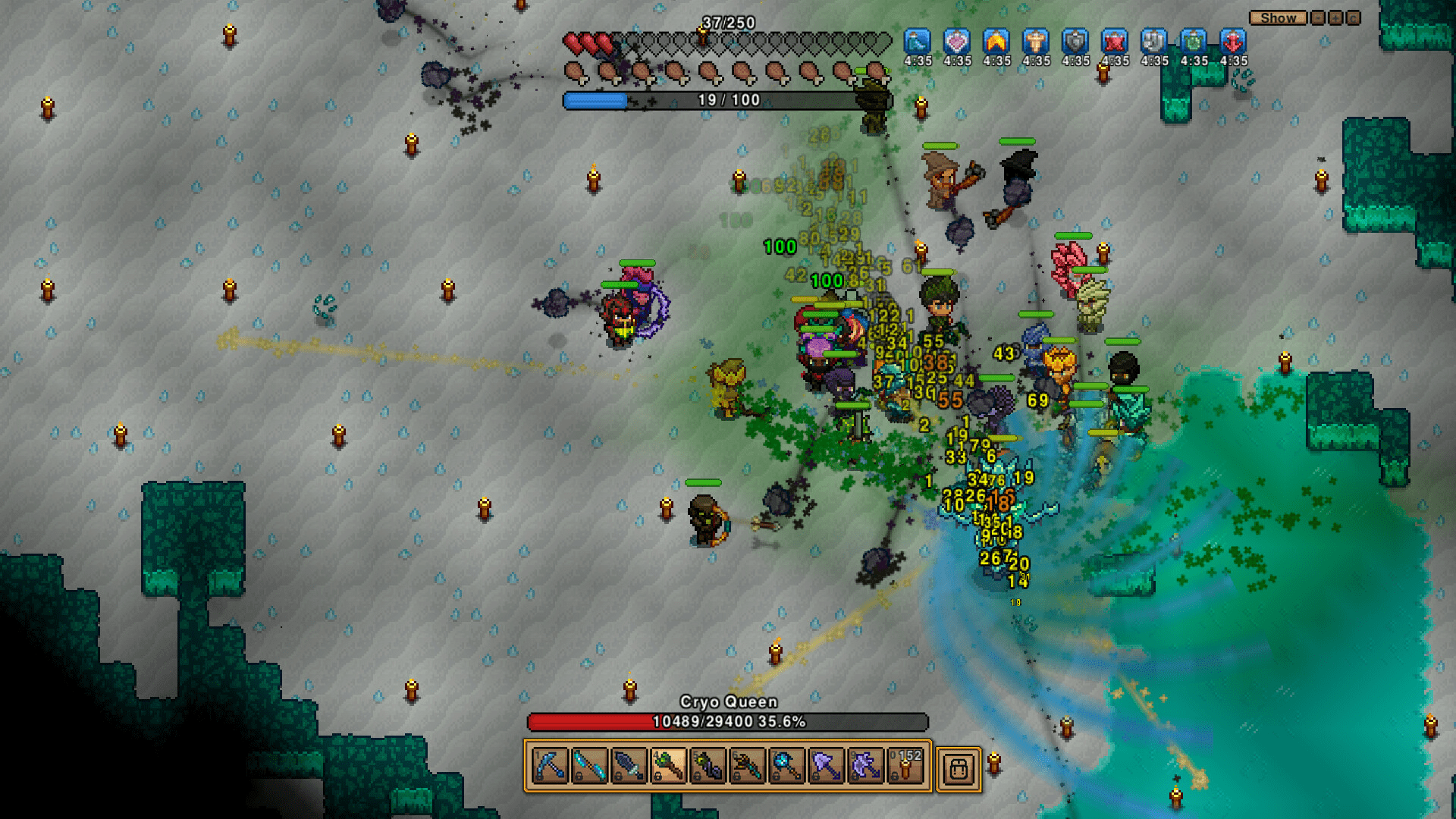The width and height of the screenshot is (1456, 819).
Task: Select the double-bladed axe in slot 9
Action: [865, 766]
